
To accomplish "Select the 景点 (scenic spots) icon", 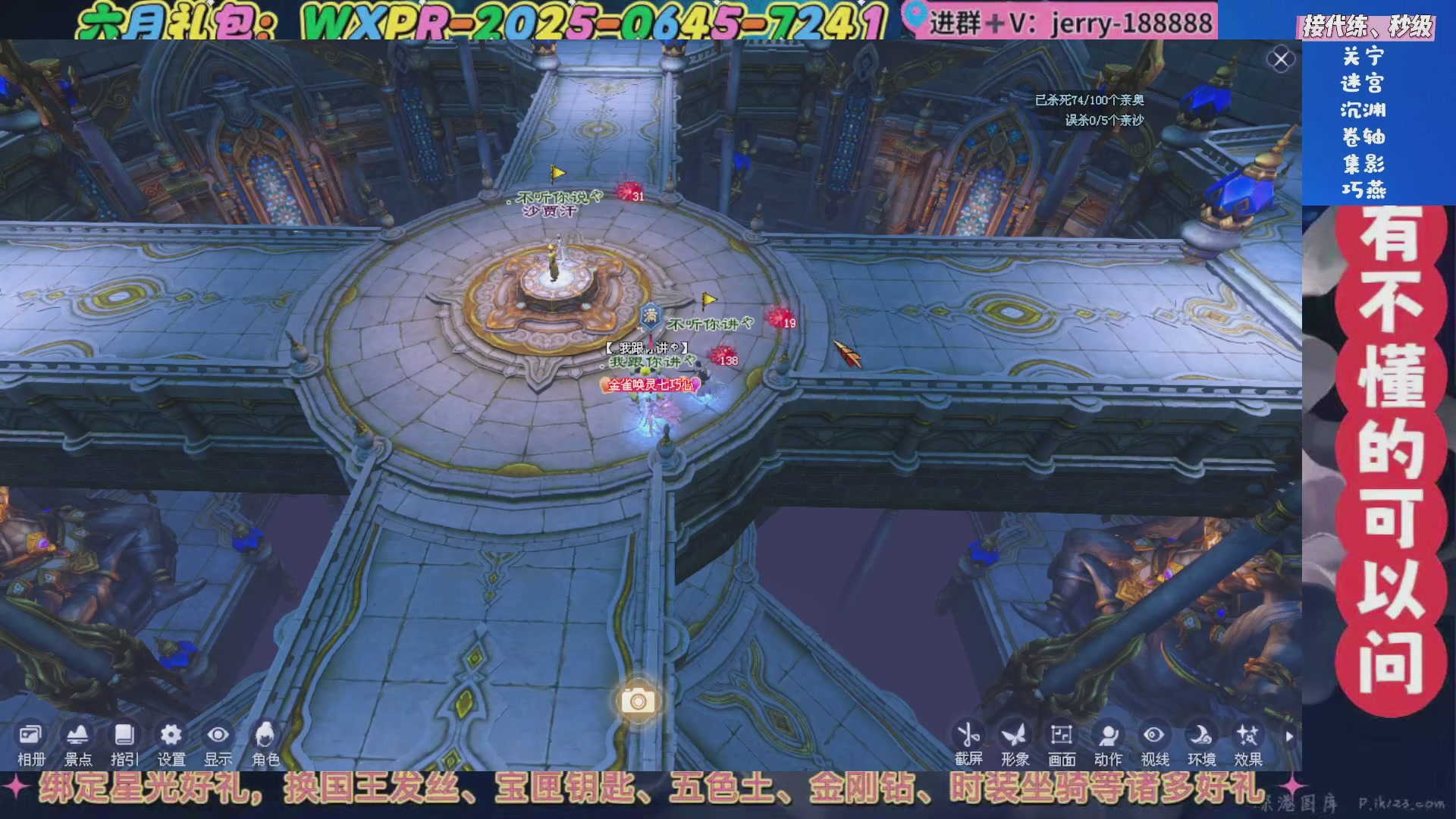I will (x=76, y=736).
